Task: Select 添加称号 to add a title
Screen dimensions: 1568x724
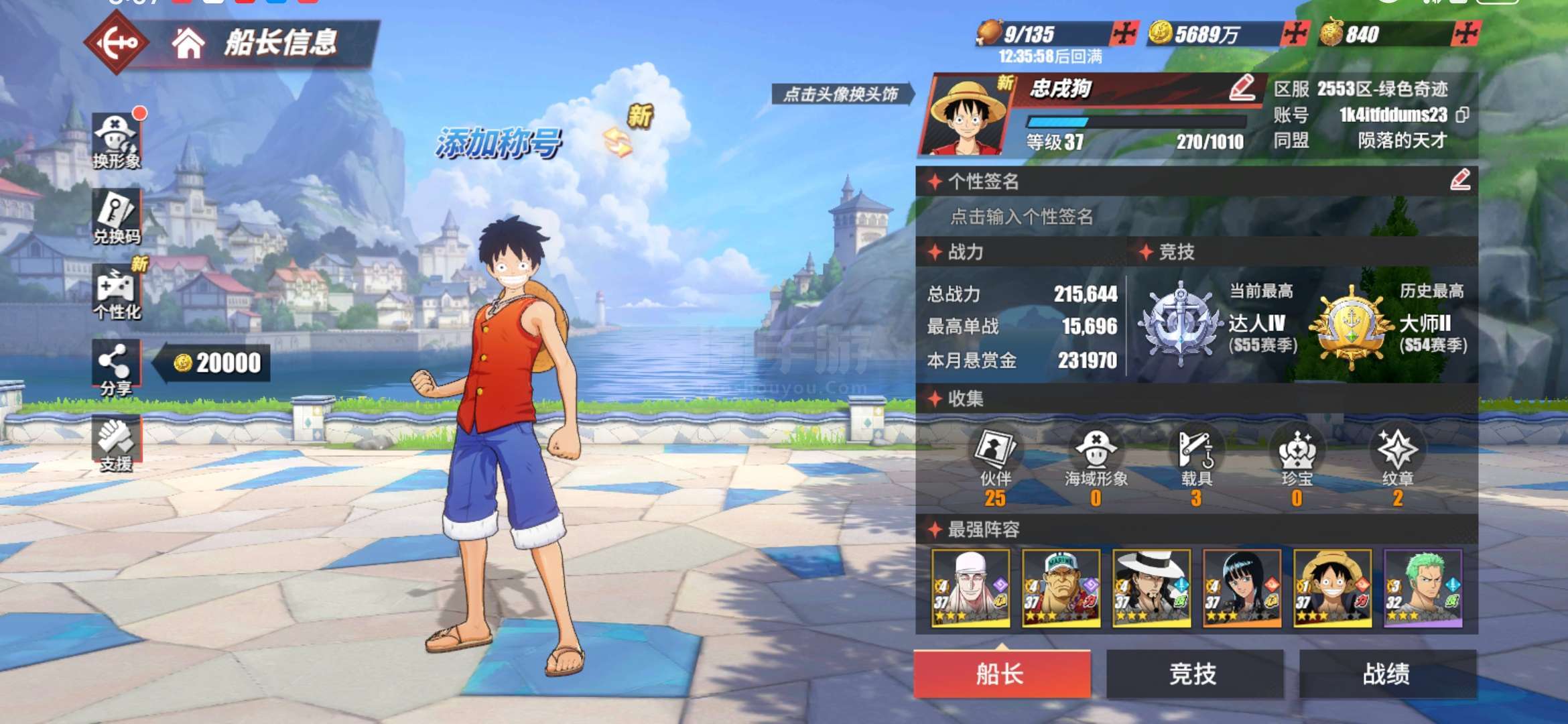Action: 498,143
